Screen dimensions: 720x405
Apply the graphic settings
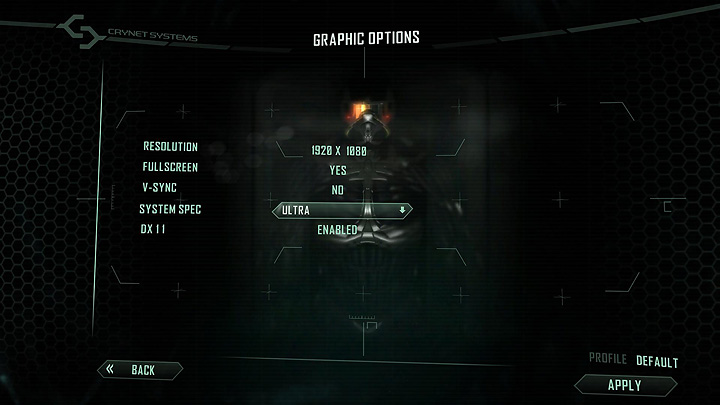[625, 385]
